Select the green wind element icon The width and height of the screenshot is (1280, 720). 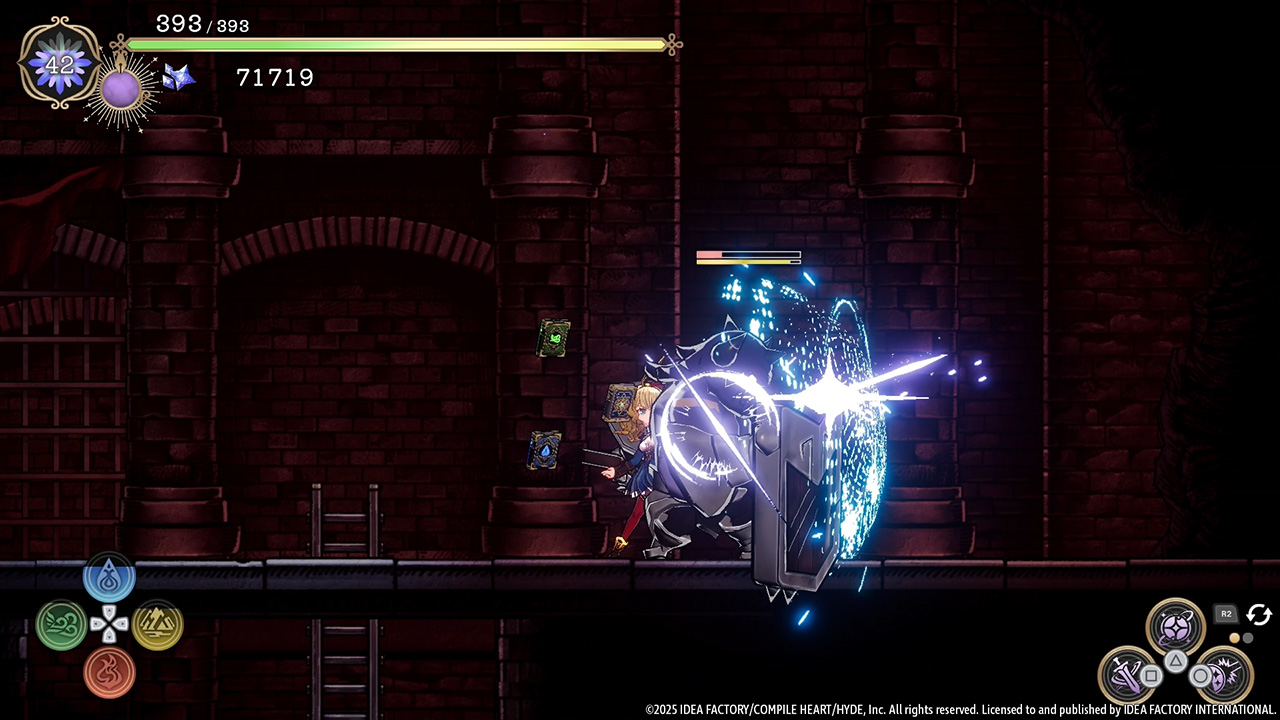pos(61,625)
